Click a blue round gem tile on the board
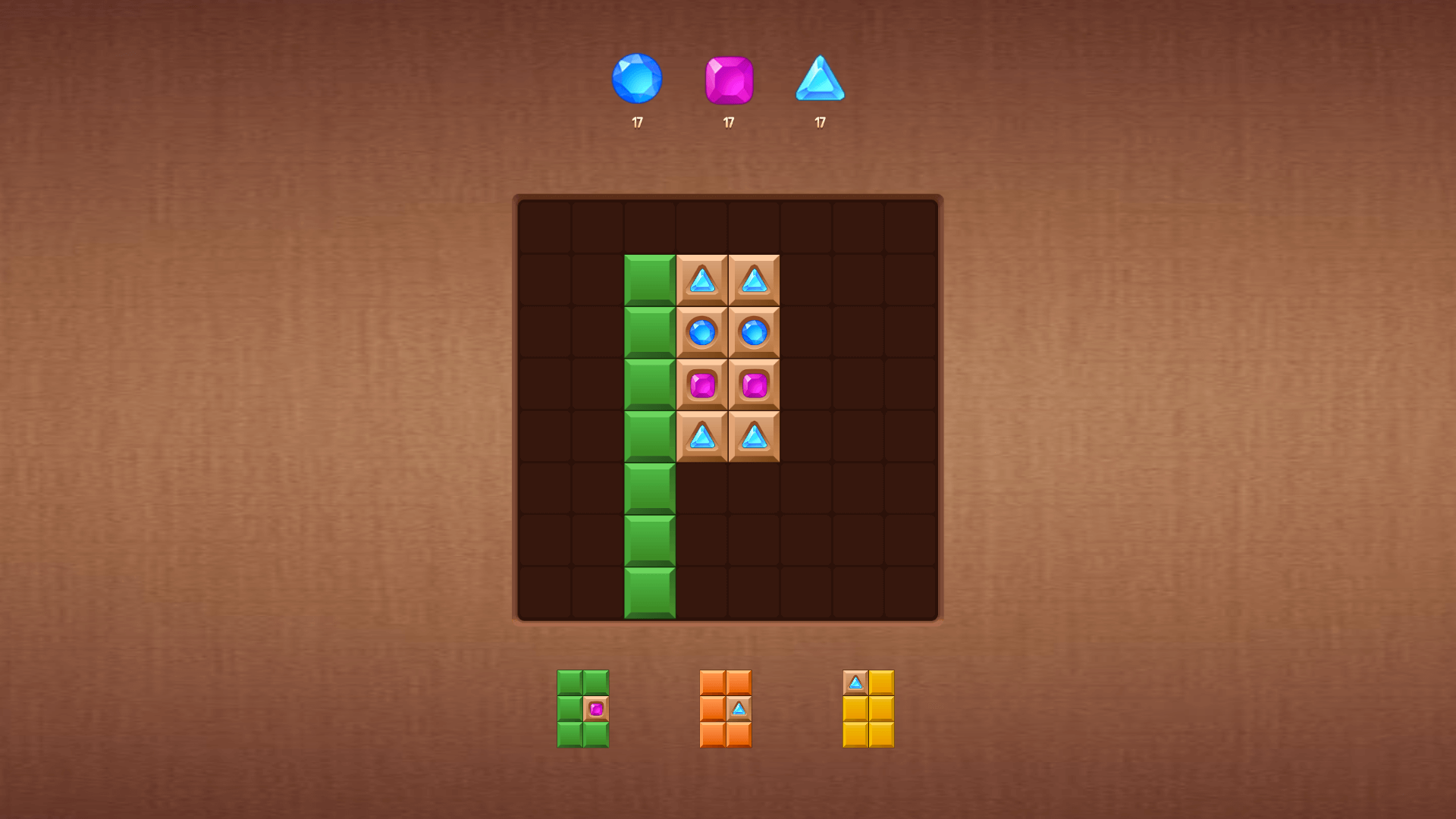The width and height of the screenshot is (1456, 819). 702,331
